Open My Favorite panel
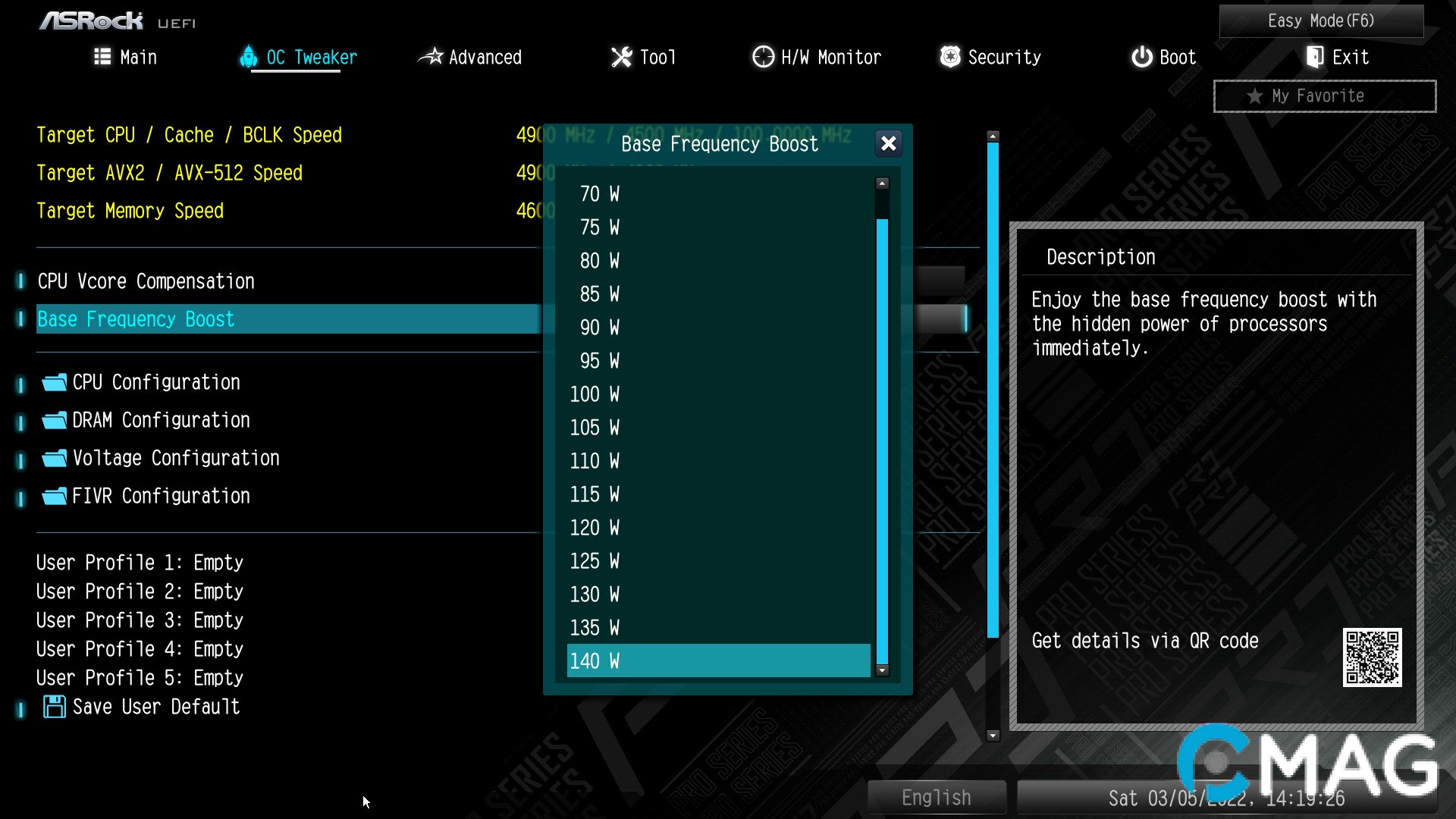 (x=1324, y=96)
